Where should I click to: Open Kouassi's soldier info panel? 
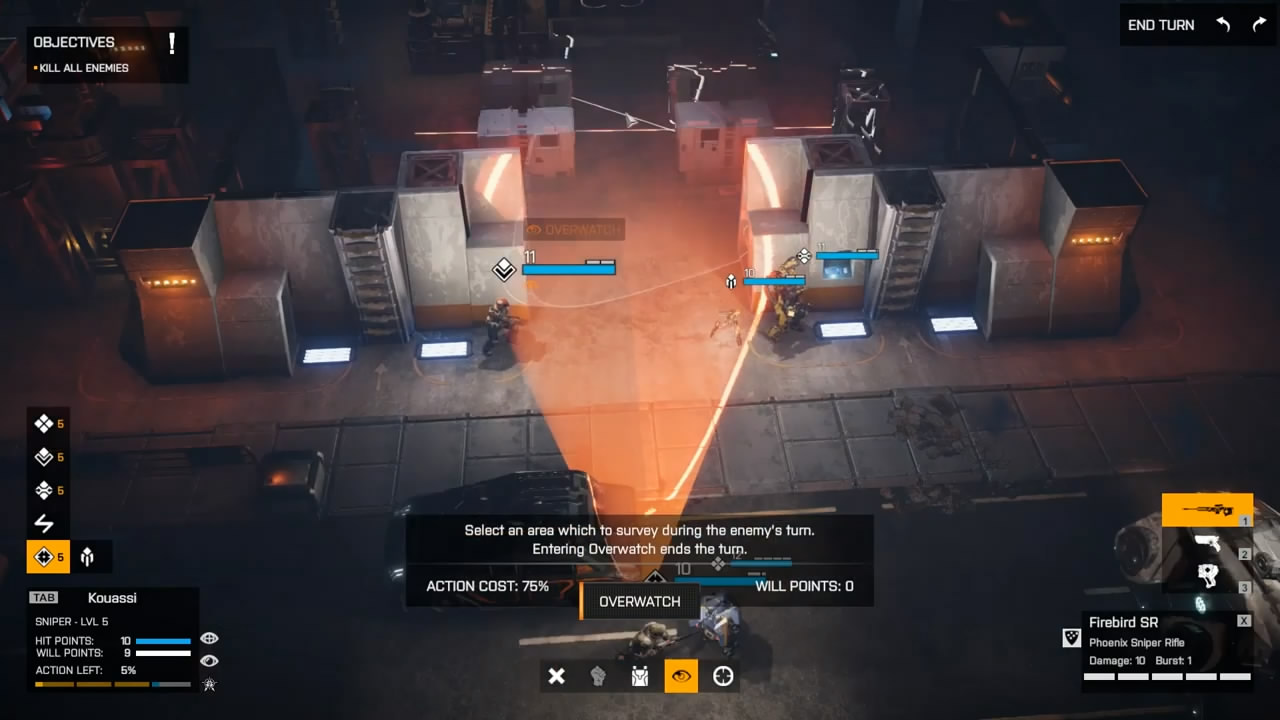[112, 598]
